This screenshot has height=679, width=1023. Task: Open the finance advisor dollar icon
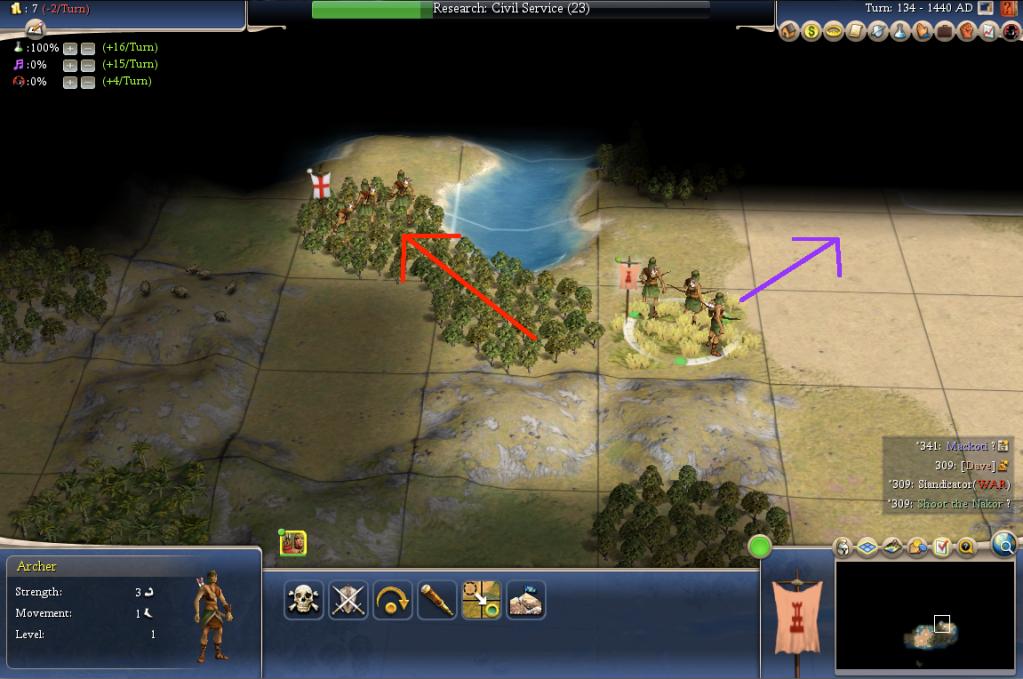811,31
